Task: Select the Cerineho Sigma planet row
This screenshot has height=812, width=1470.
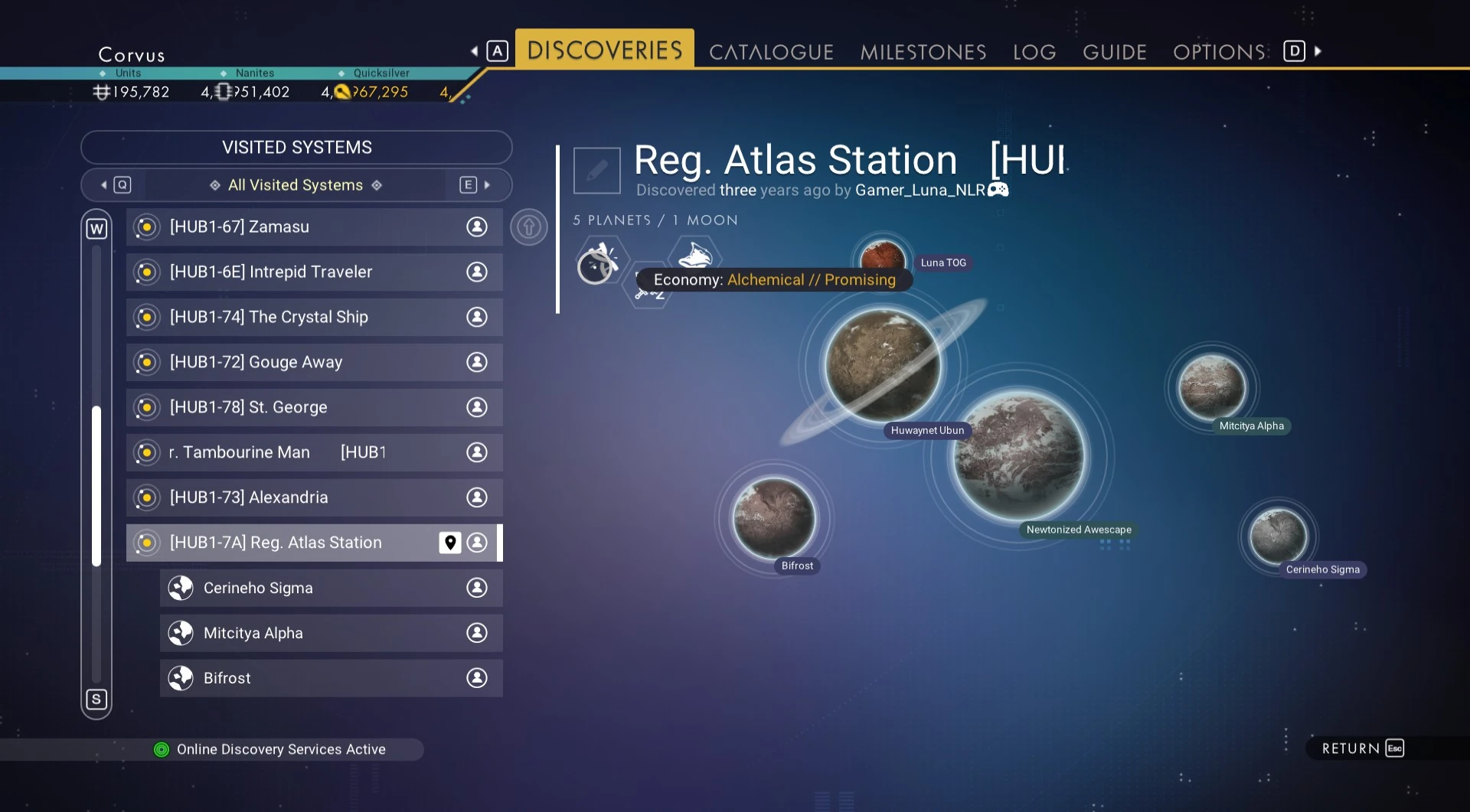Action: tap(331, 589)
